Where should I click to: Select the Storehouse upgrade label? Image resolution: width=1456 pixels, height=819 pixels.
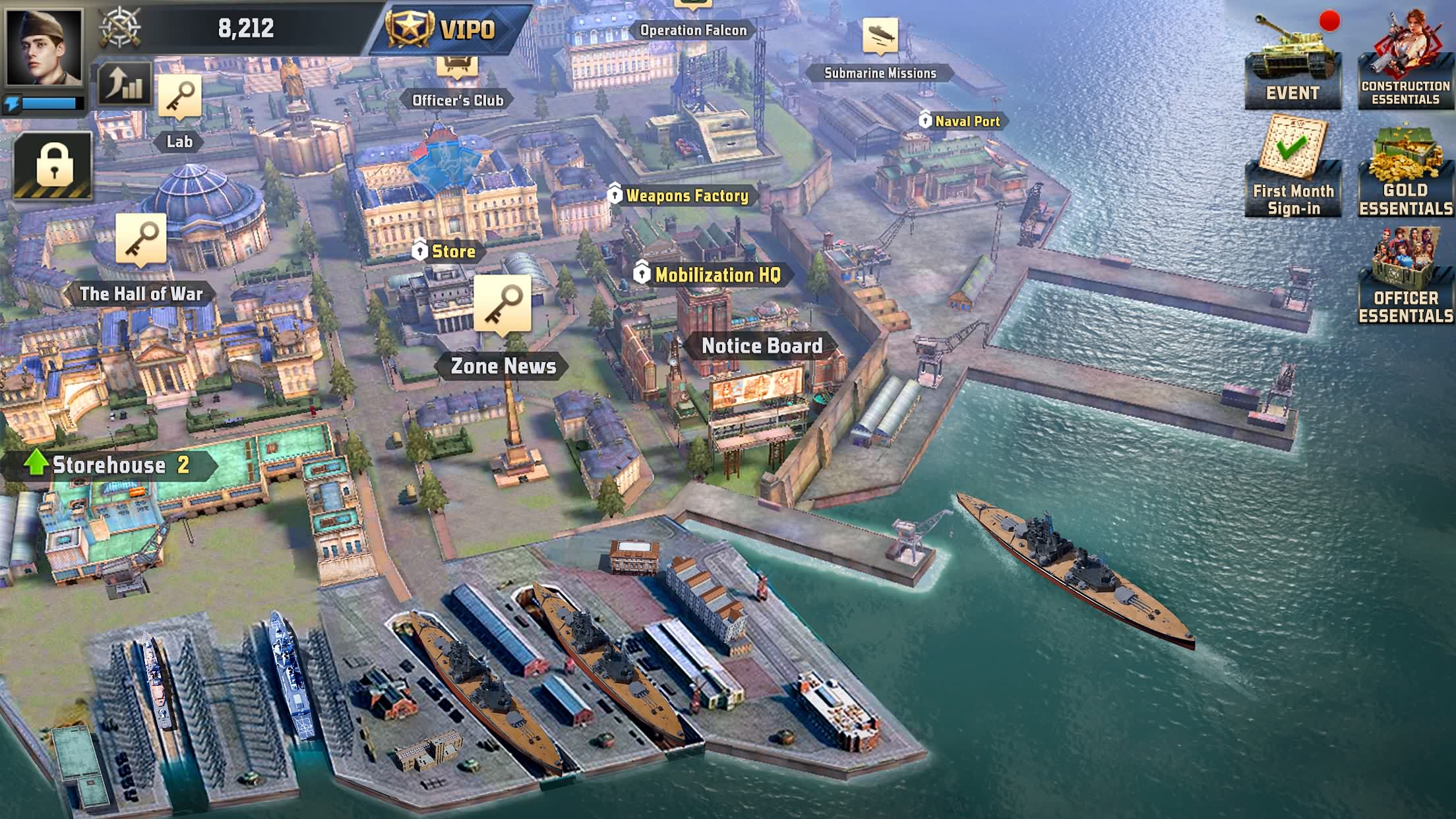tap(109, 465)
